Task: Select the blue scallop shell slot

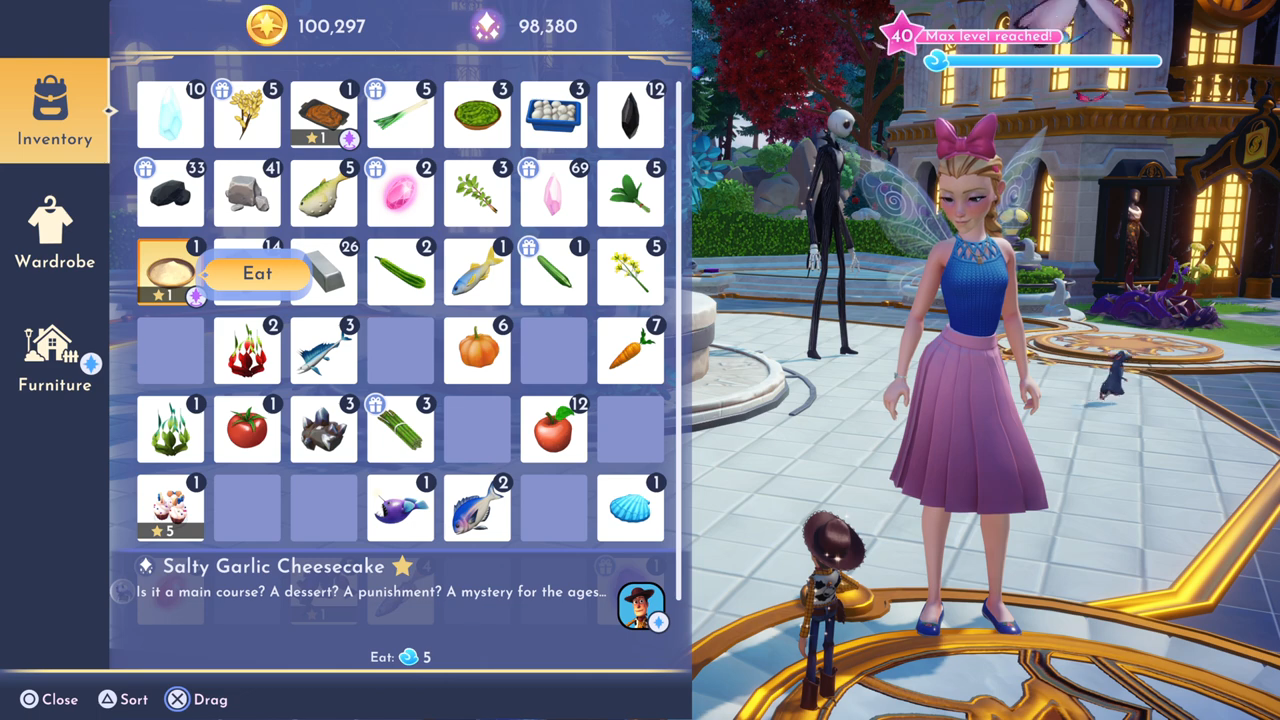Action: pyautogui.click(x=630, y=507)
